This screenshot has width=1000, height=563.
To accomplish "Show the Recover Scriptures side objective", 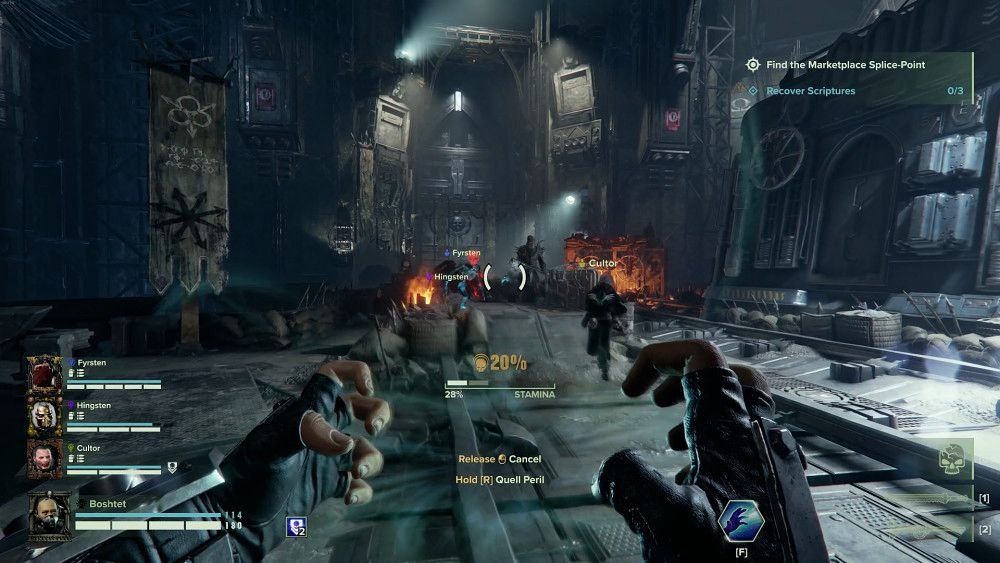I will coord(811,91).
